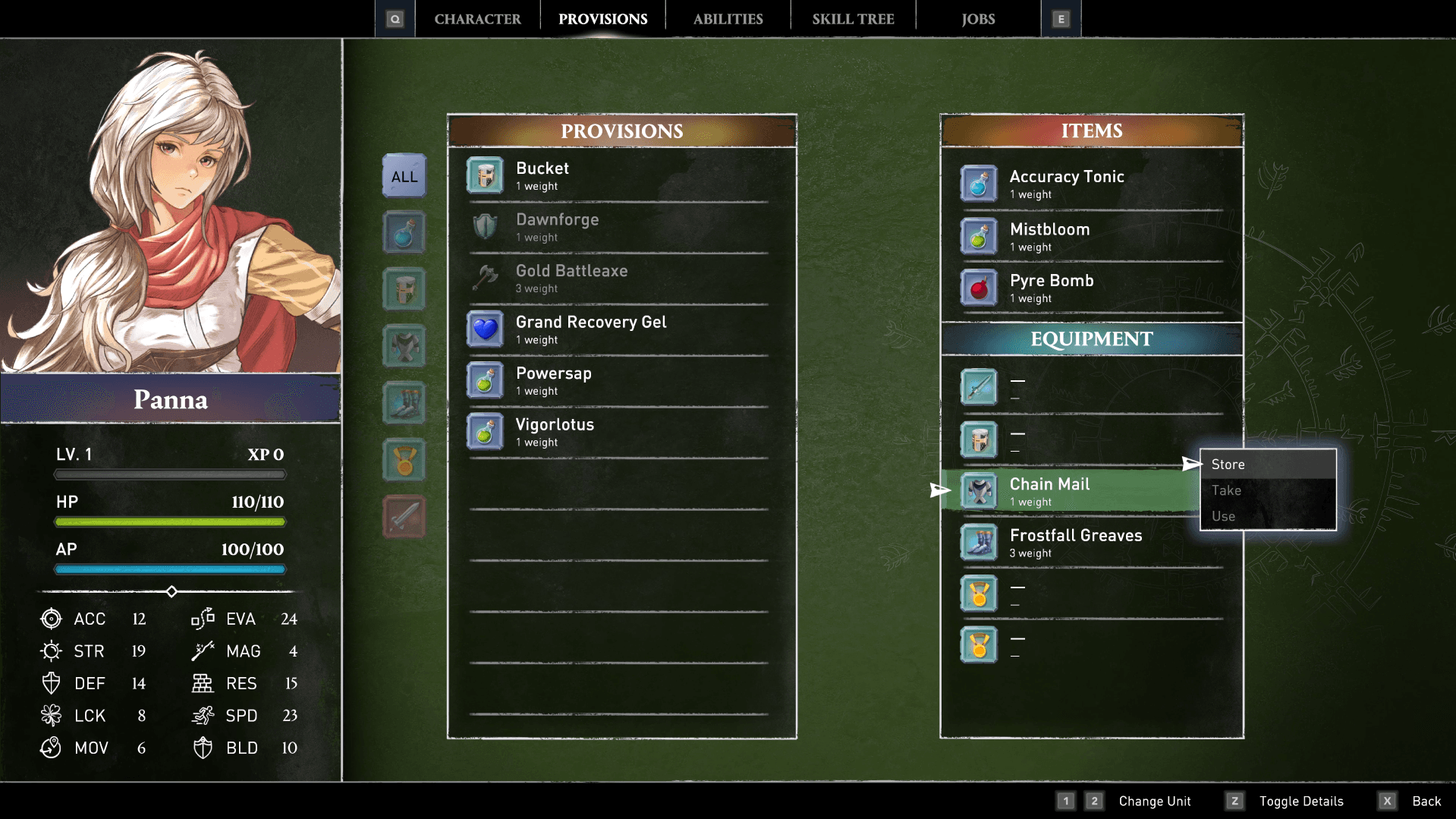Select the boots filter icon

point(404,403)
